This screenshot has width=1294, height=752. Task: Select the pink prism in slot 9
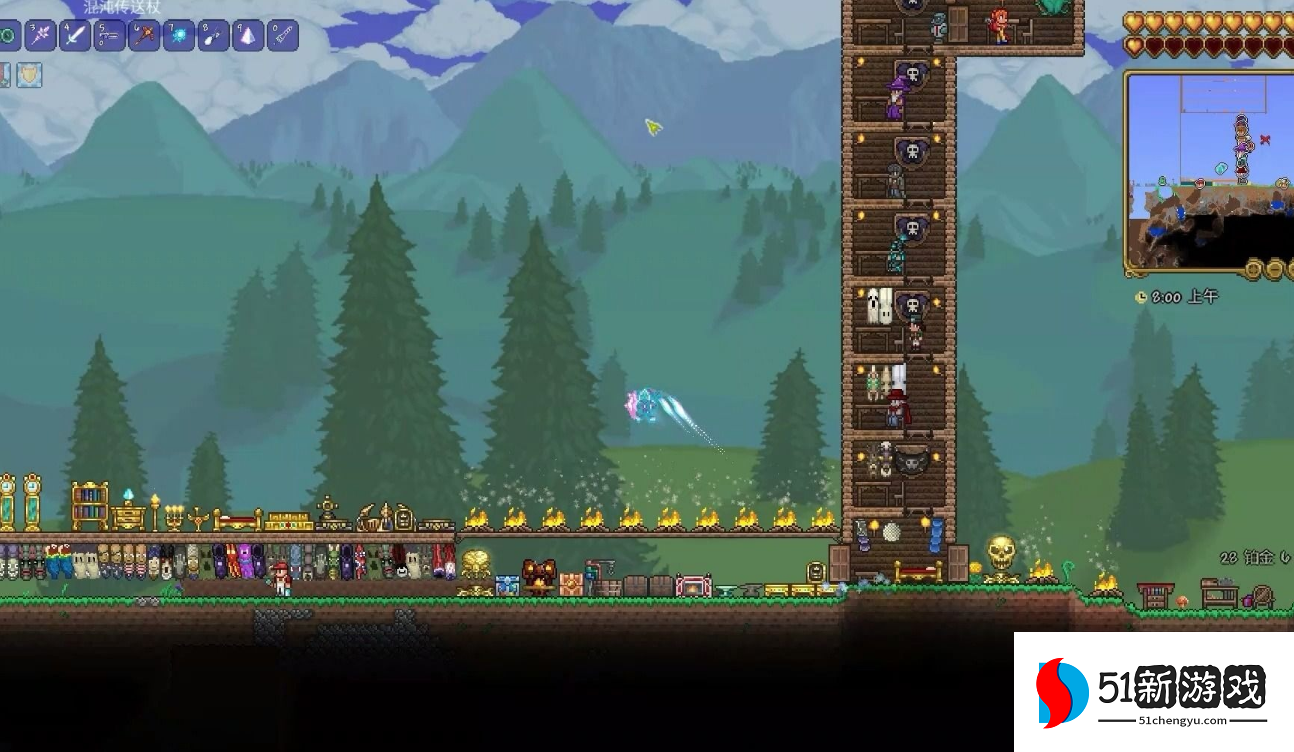pos(248,36)
